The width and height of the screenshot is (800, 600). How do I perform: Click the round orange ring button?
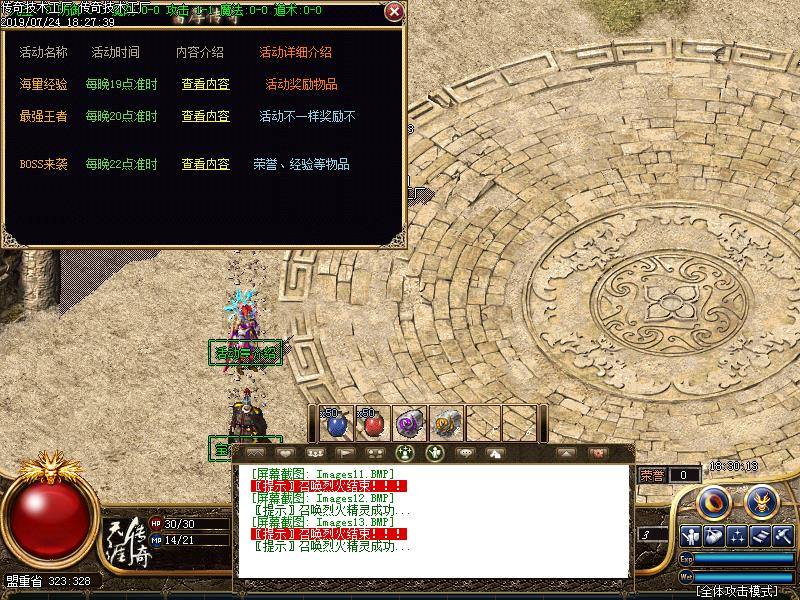[x=713, y=499]
